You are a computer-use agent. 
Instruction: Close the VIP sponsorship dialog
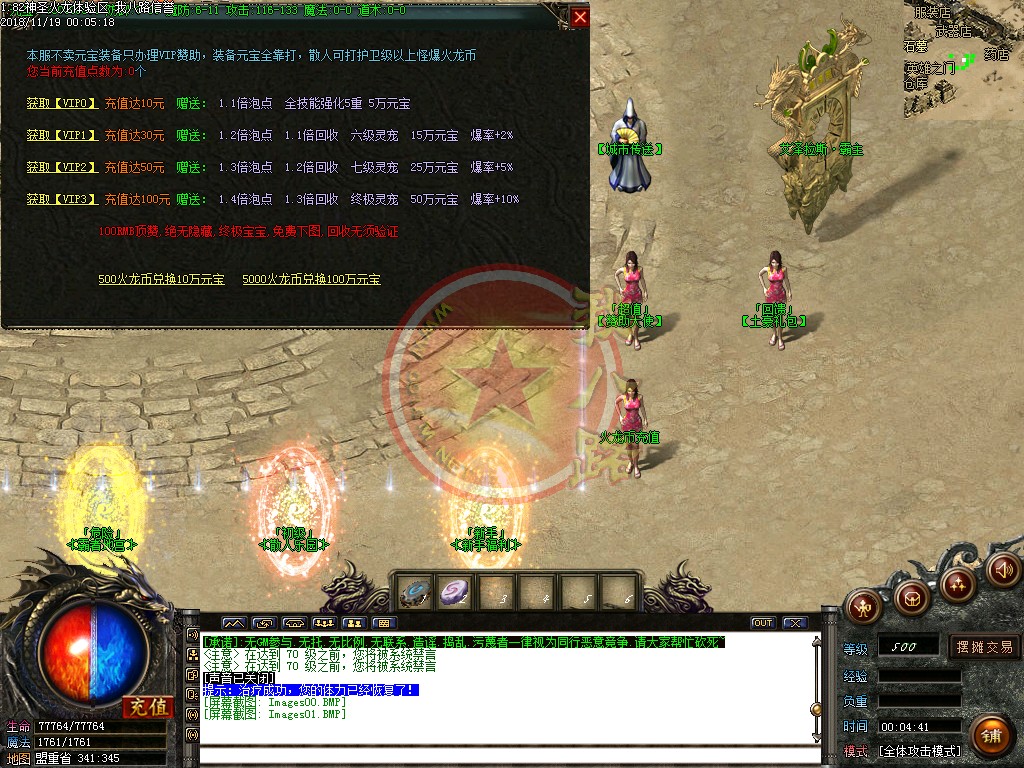pos(580,17)
